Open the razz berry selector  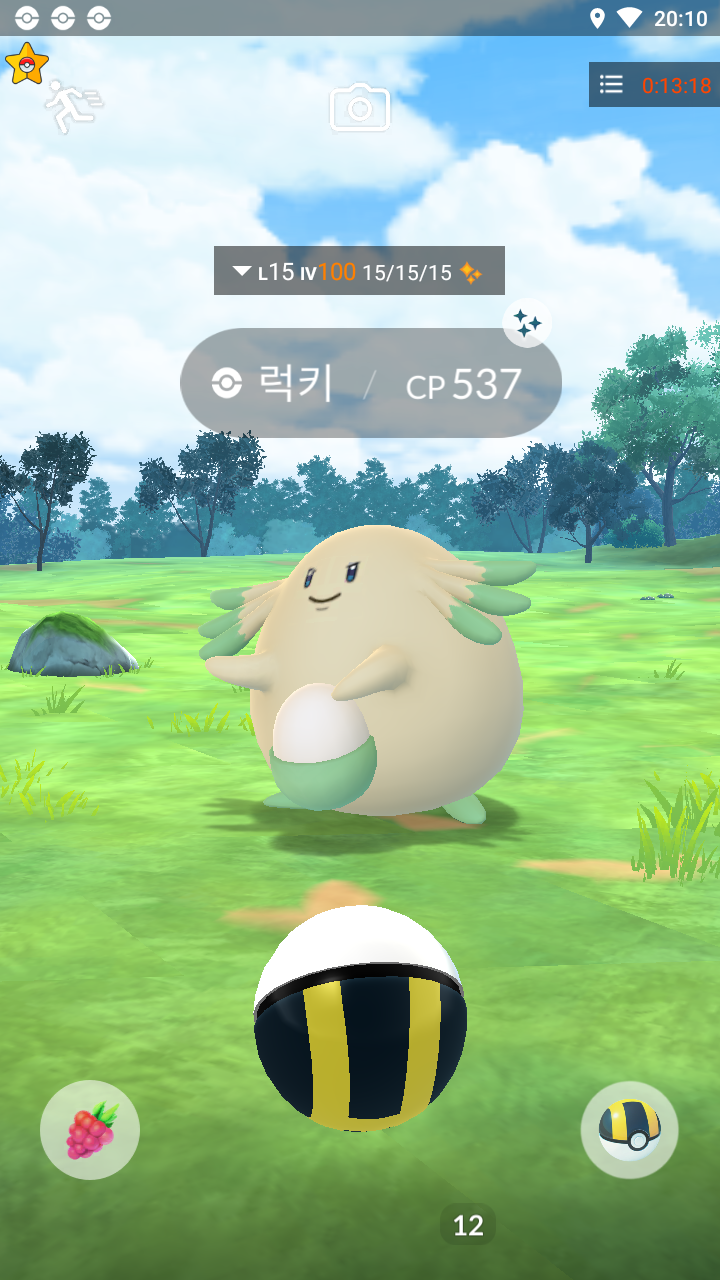(x=90, y=1130)
